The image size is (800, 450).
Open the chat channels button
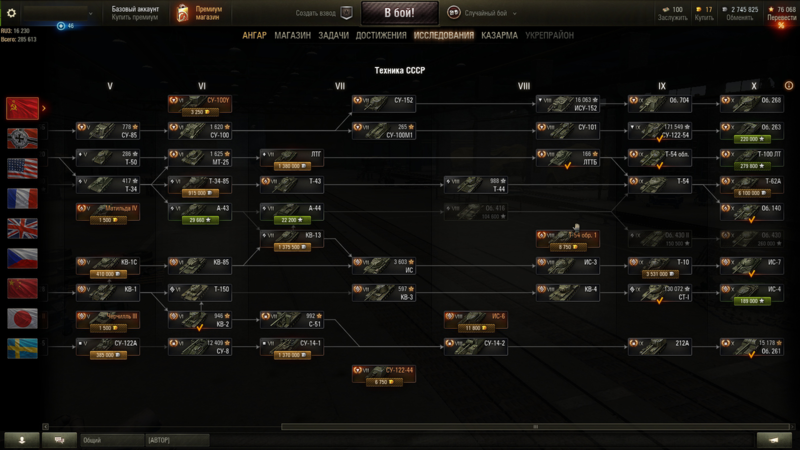pos(59,439)
